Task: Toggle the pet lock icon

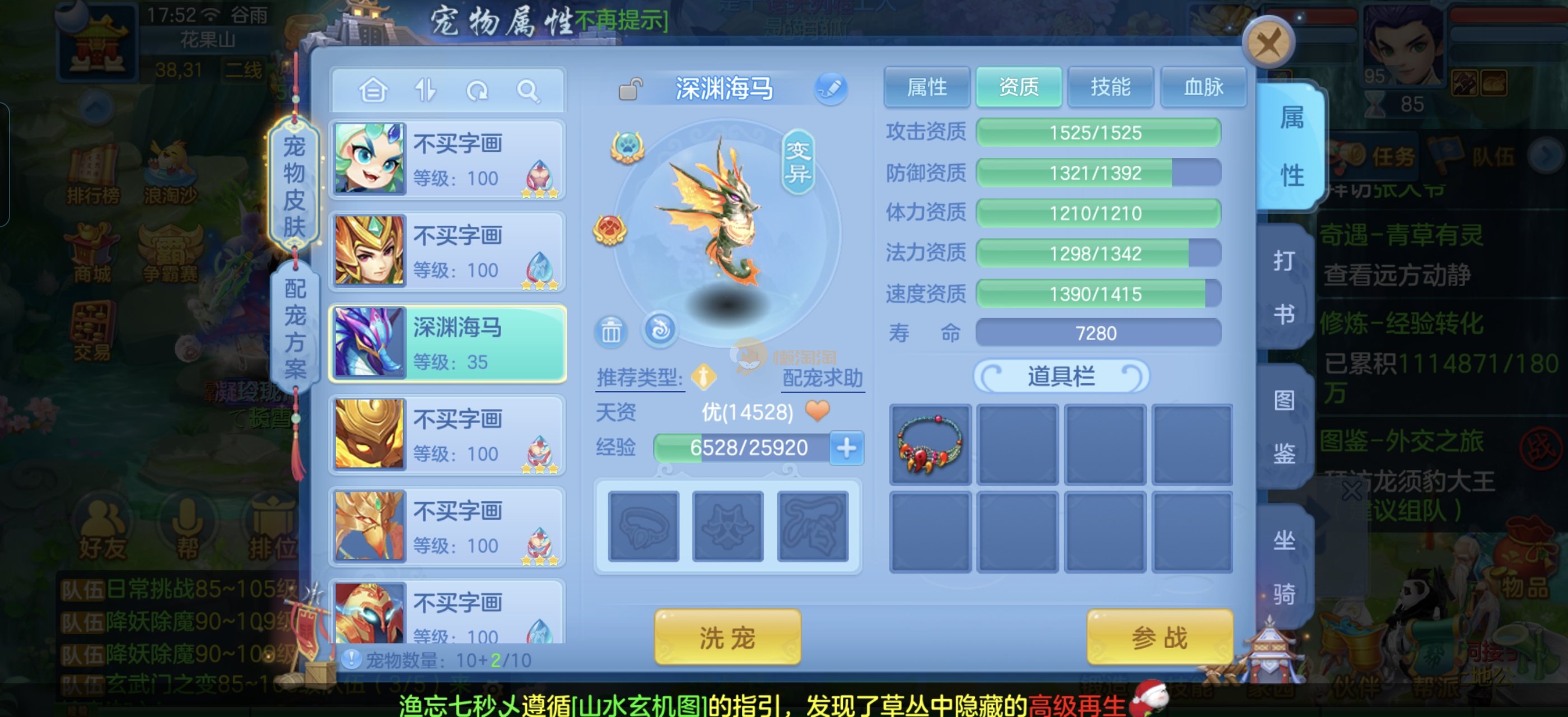Action: tap(630, 90)
